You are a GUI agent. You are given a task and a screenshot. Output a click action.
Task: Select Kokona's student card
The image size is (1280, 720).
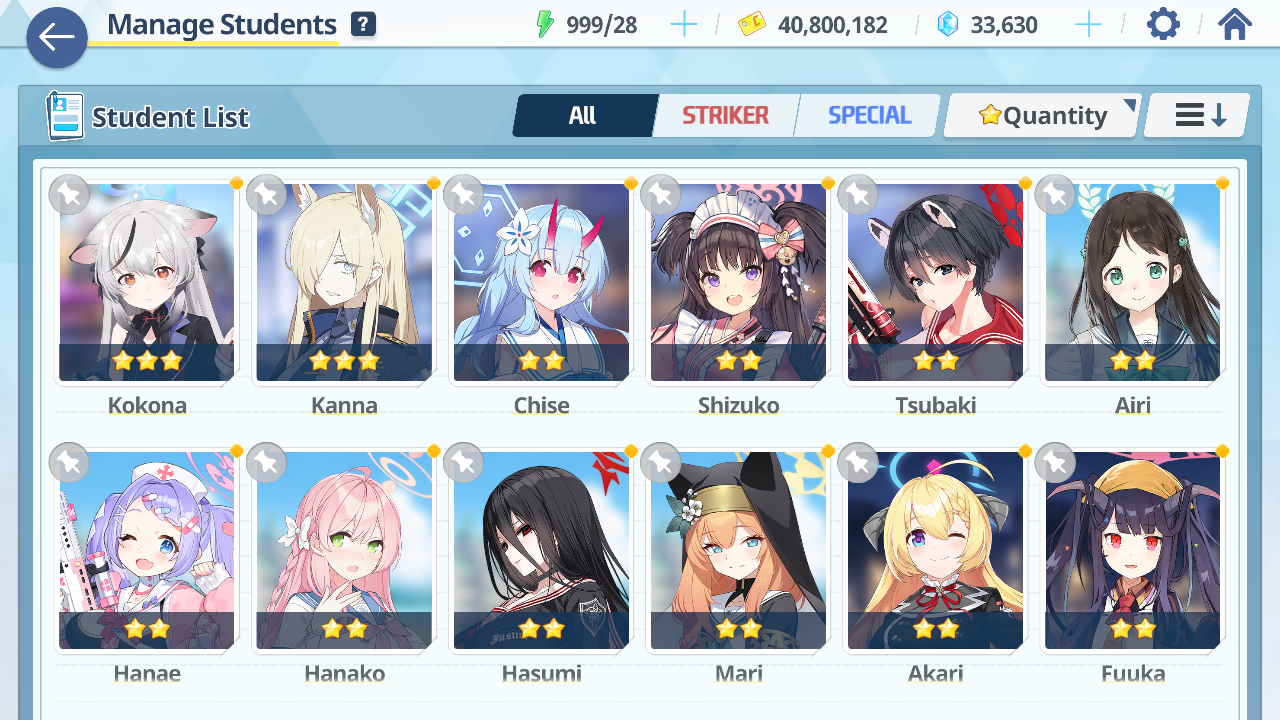[147, 282]
